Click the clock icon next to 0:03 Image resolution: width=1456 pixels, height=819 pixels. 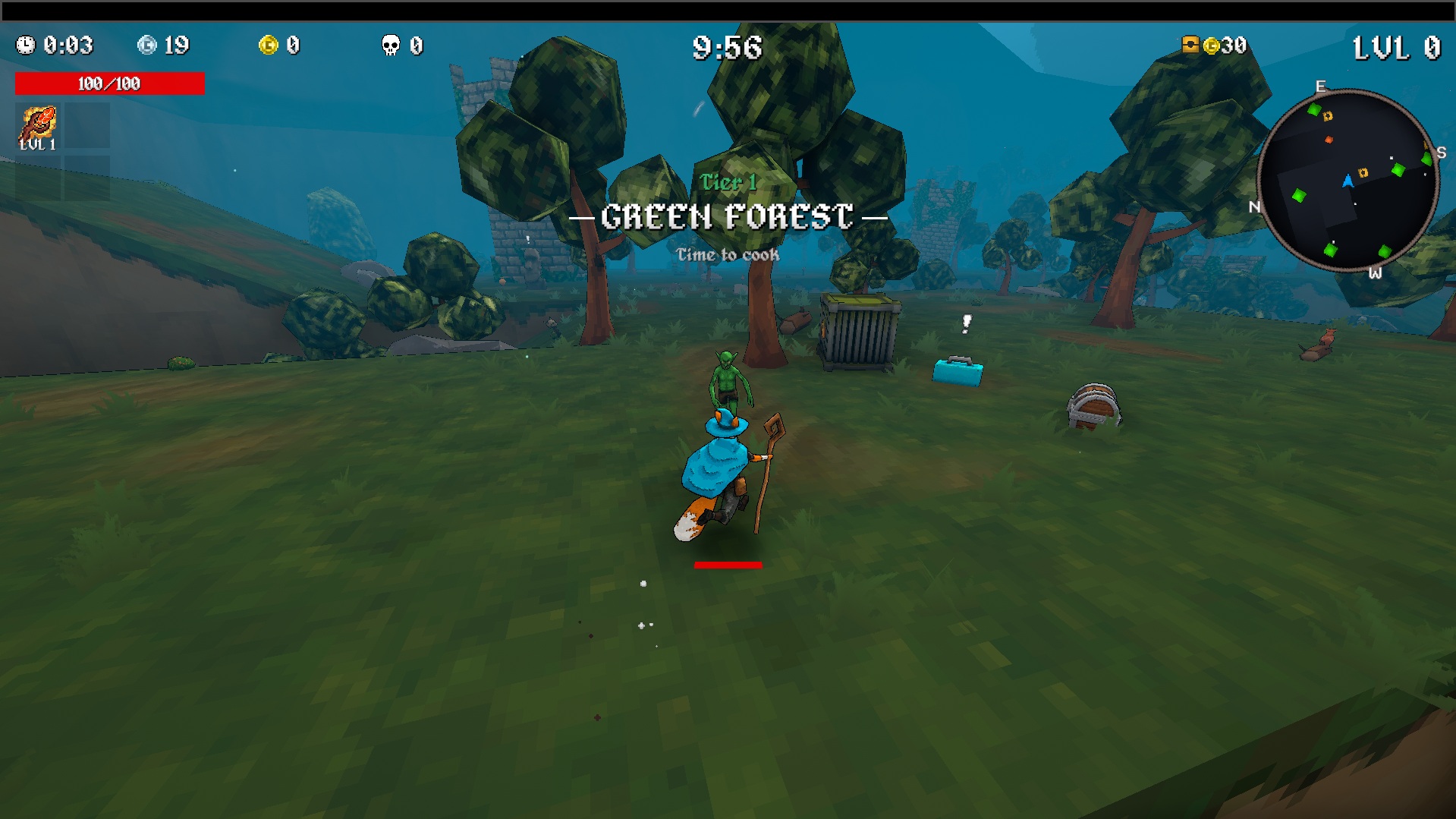(x=27, y=46)
